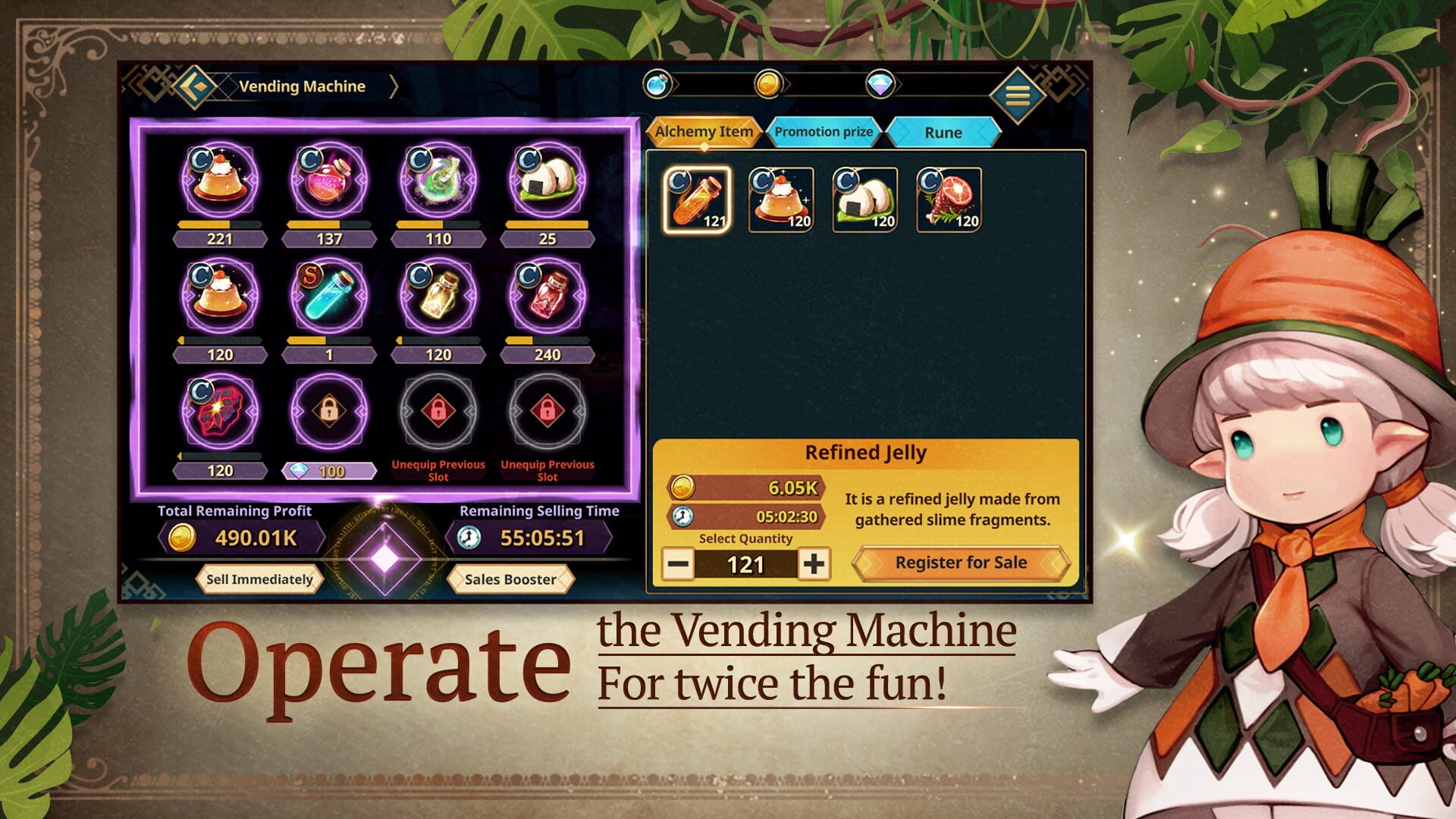
Task: Expand the Vending Machine title chevron
Action: tap(395, 86)
